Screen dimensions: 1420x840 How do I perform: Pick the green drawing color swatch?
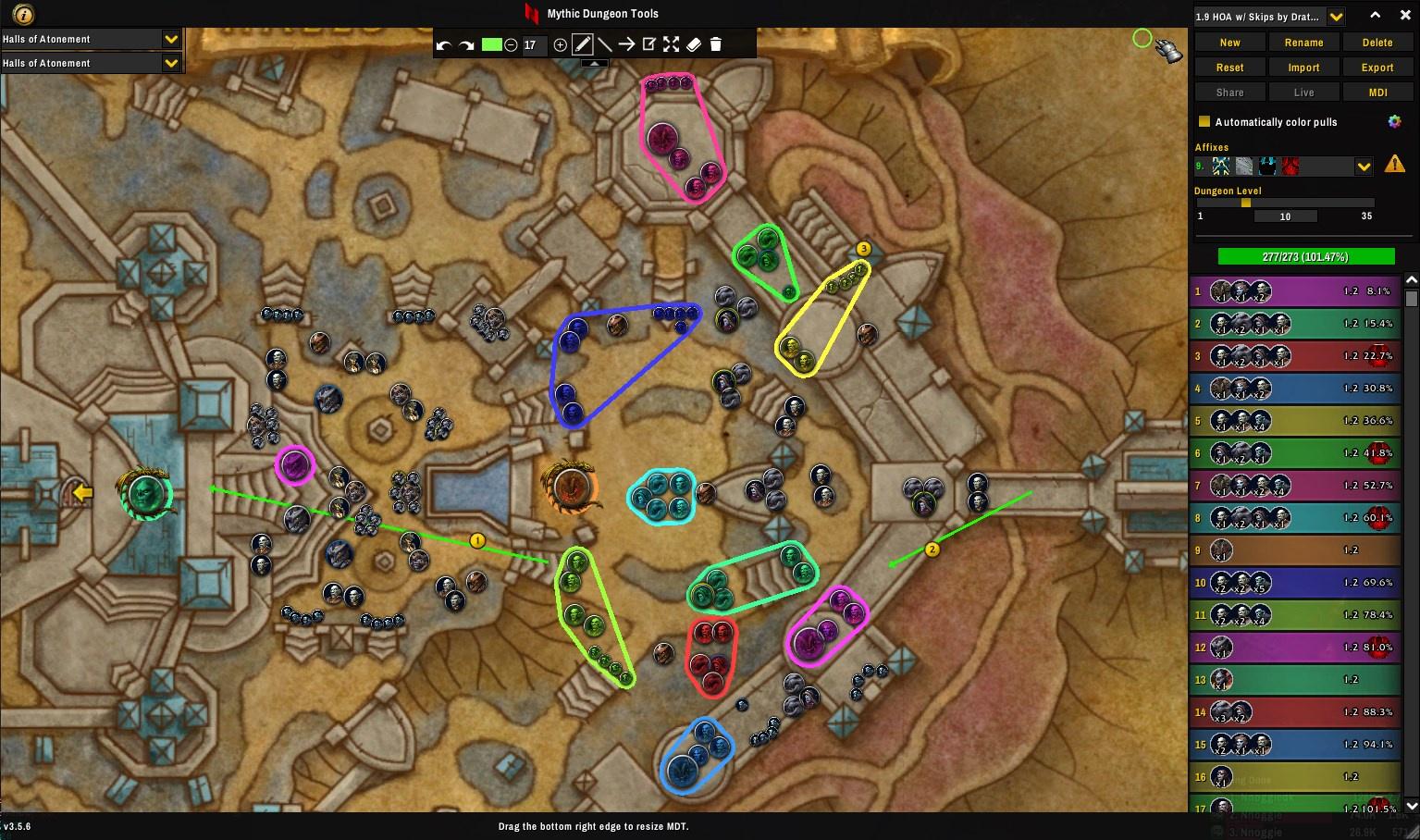tap(491, 44)
